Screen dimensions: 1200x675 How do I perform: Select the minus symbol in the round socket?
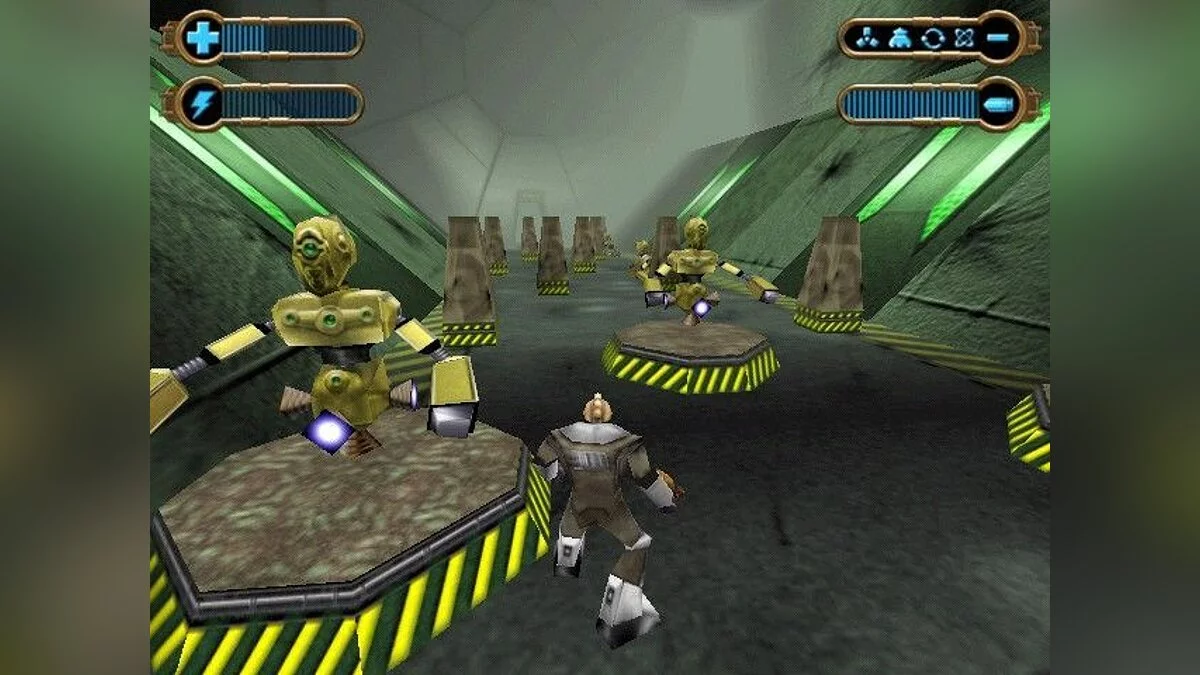pos(1000,38)
